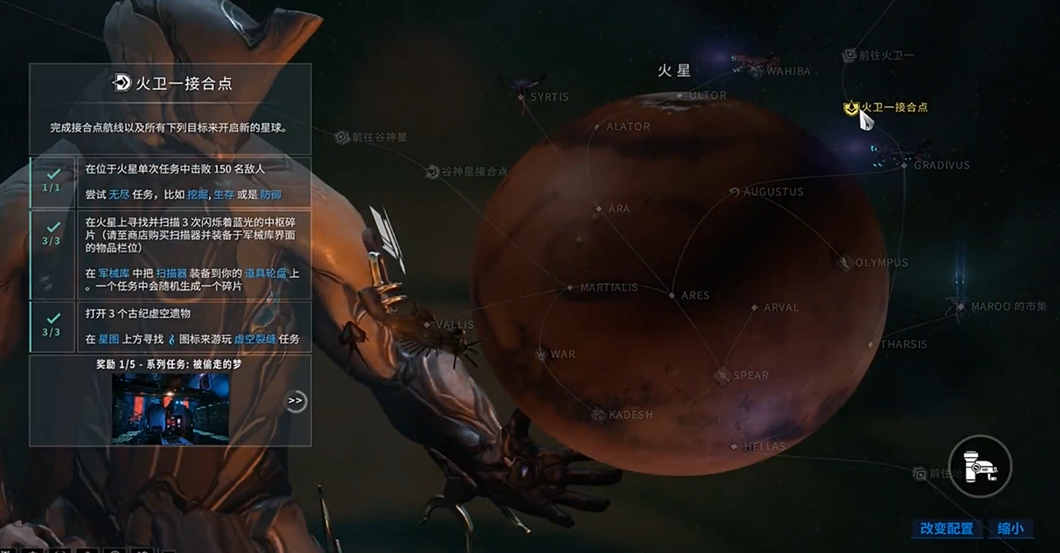Select the Spear mission node
This screenshot has height=553, width=1060.
click(722, 376)
